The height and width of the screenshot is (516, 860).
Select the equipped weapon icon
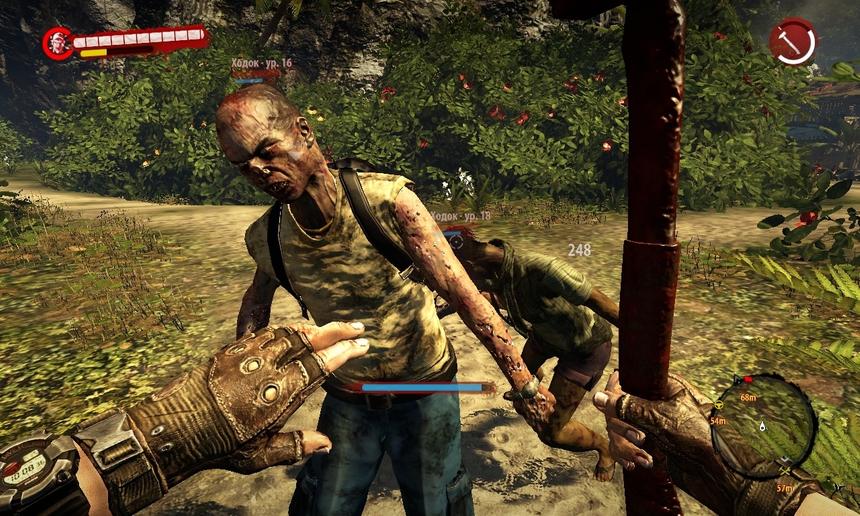point(793,42)
